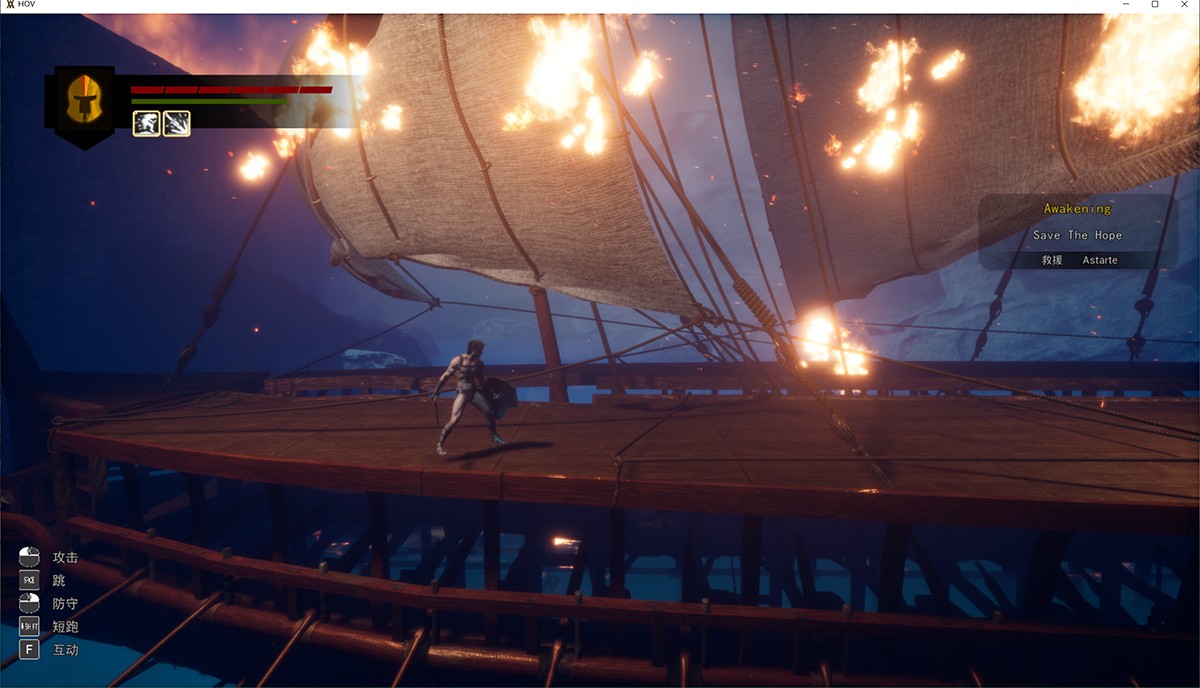The height and width of the screenshot is (688, 1200).
Task: Activate the charging warrior skill icon
Action: coord(146,123)
